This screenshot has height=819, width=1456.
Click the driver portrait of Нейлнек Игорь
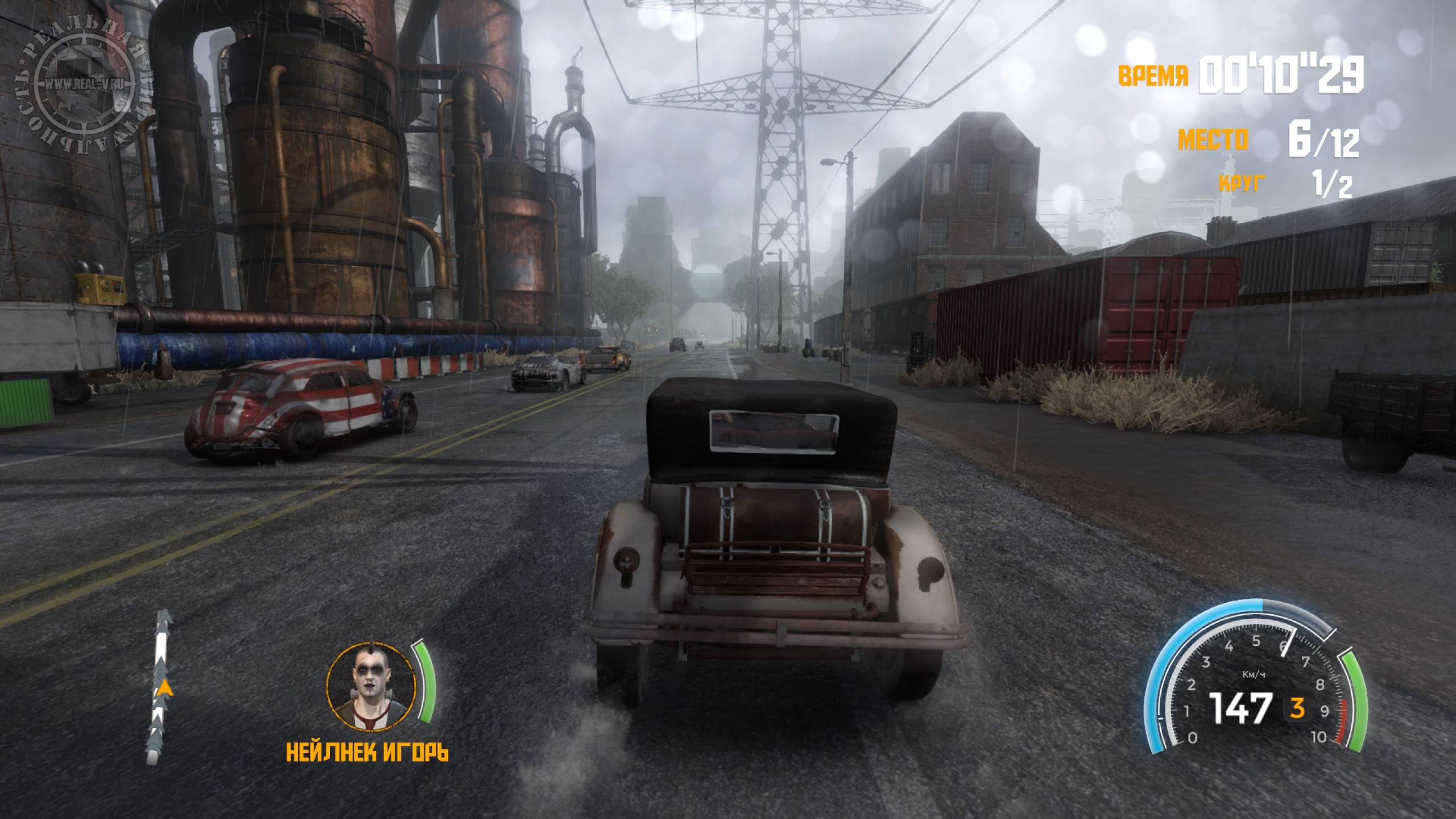(x=371, y=686)
